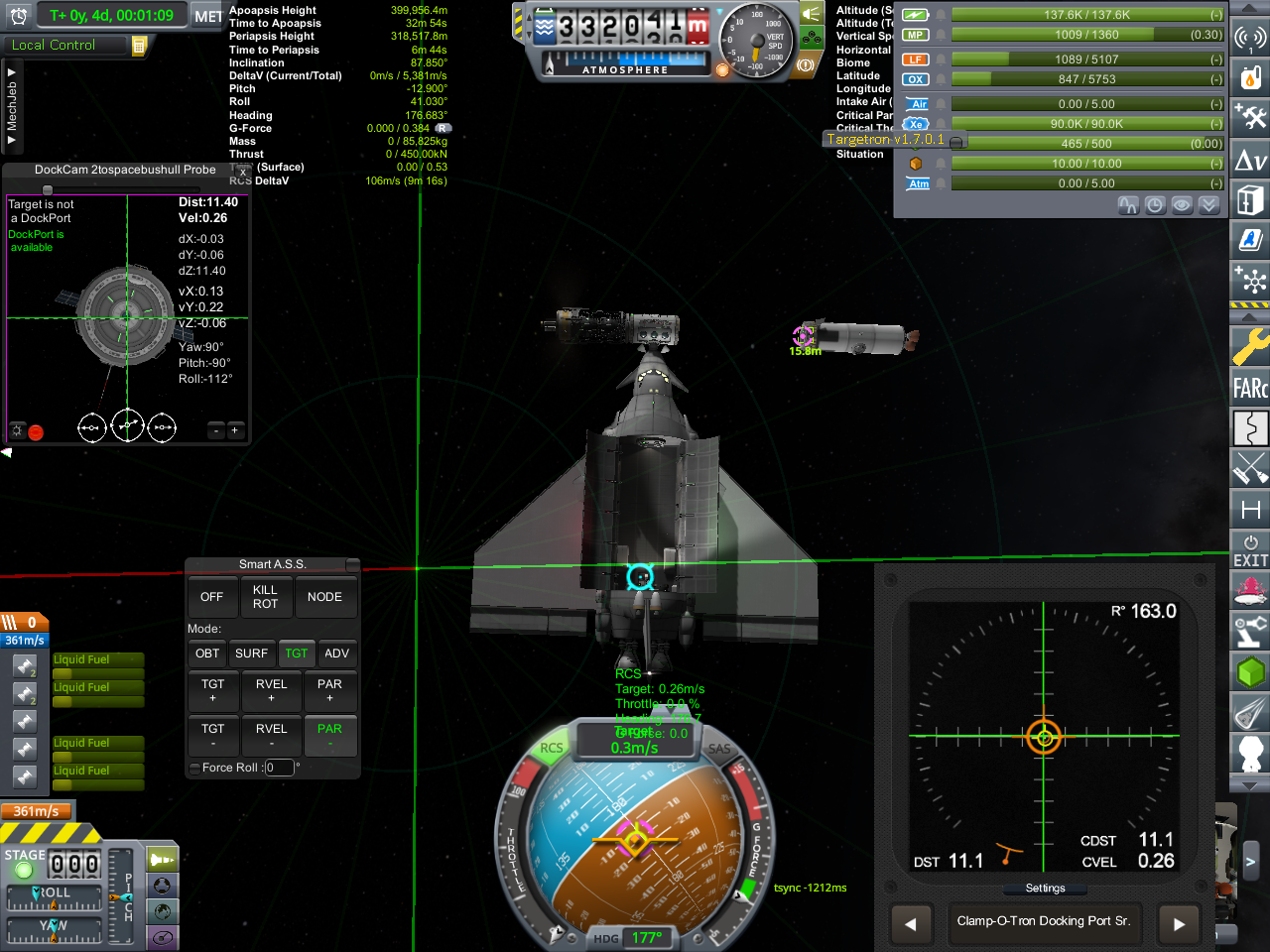1270x952 pixels.
Task: Select RVEL + orientation
Action: (271, 690)
